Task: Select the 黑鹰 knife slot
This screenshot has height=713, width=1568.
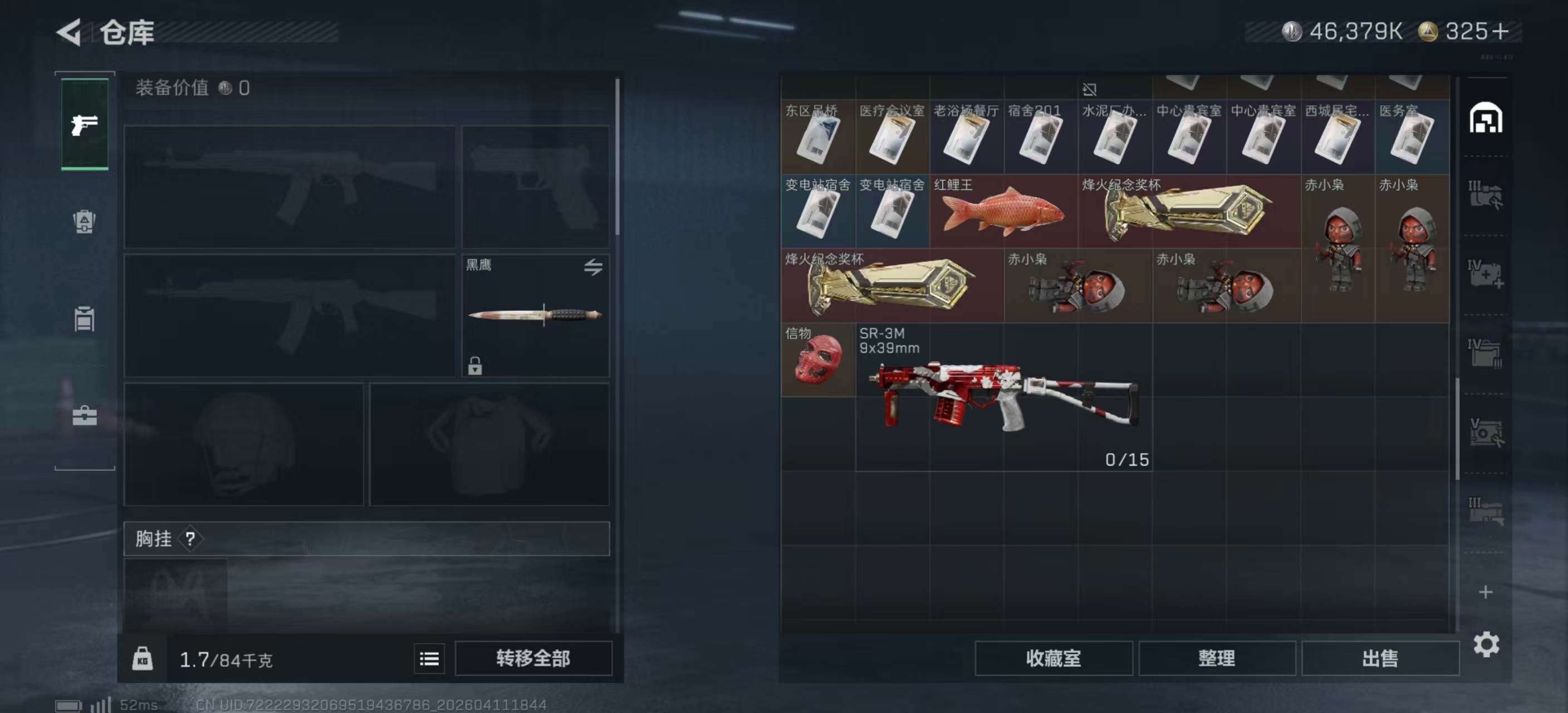Action: [x=535, y=315]
